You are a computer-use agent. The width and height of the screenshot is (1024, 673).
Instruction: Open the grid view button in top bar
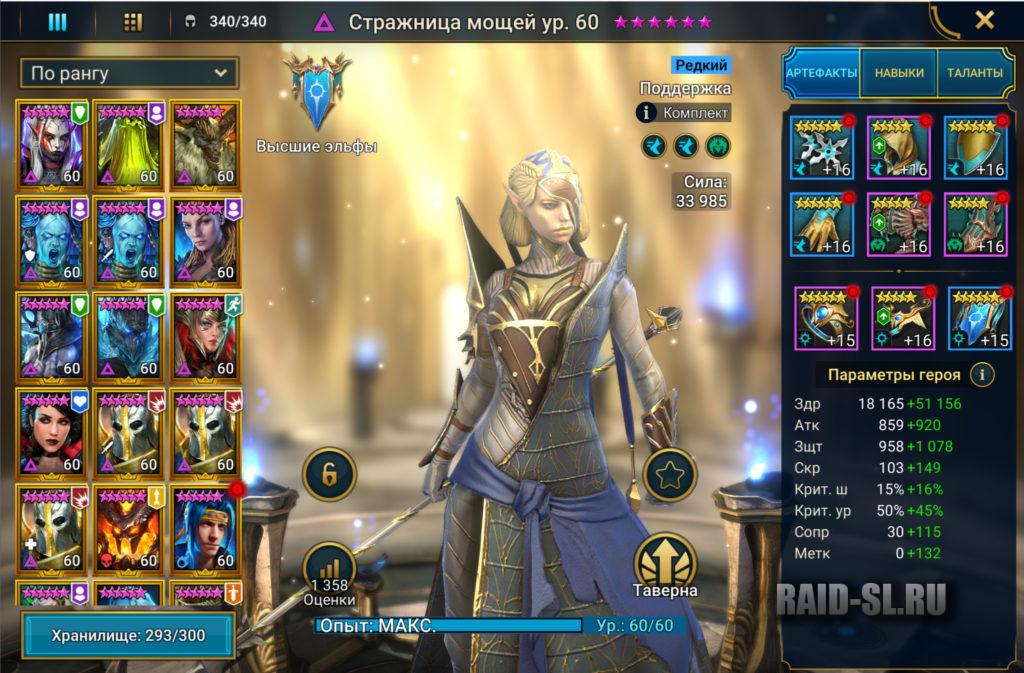click(x=132, y=21)
